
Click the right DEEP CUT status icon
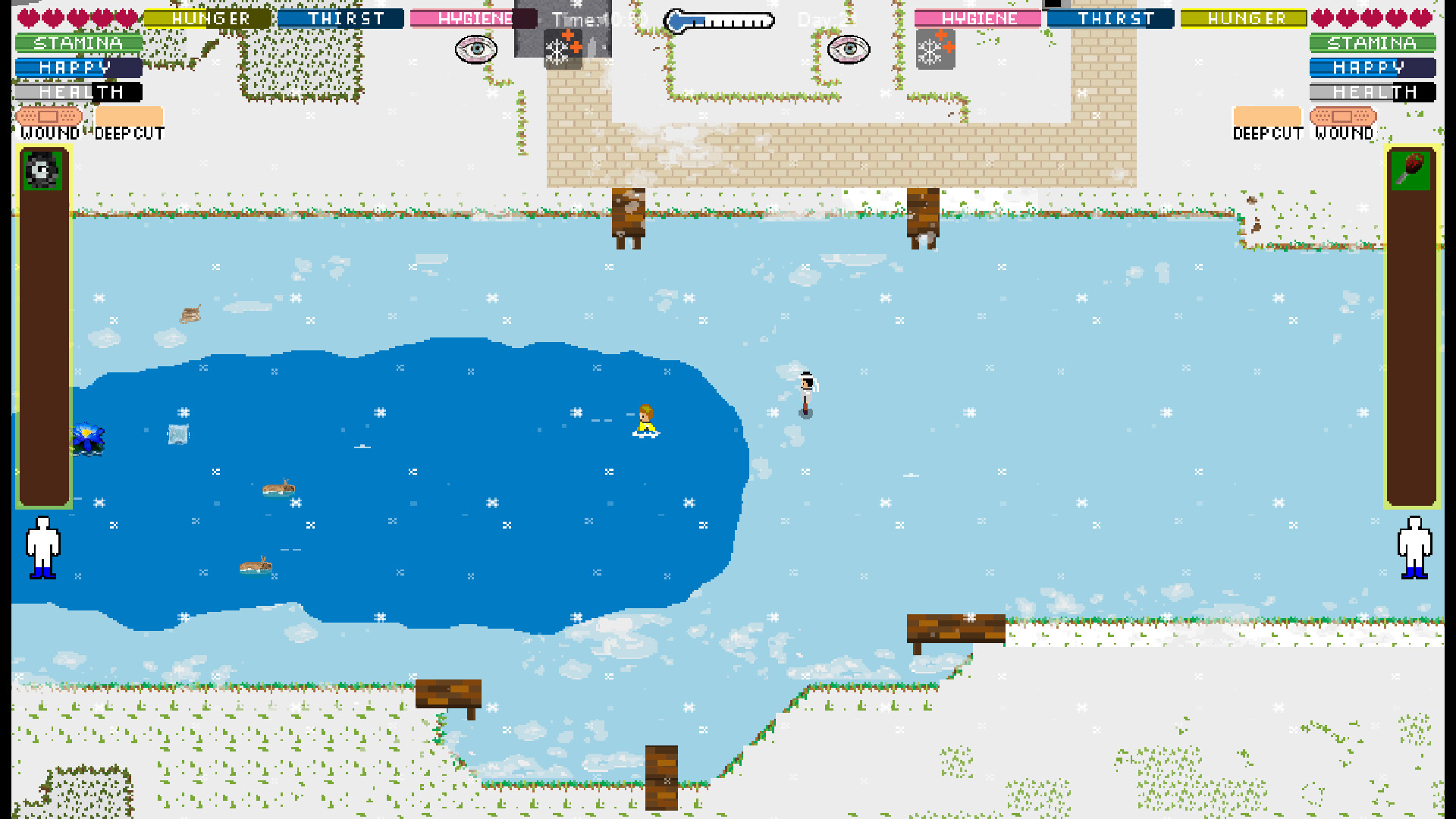click(1267, 114)
